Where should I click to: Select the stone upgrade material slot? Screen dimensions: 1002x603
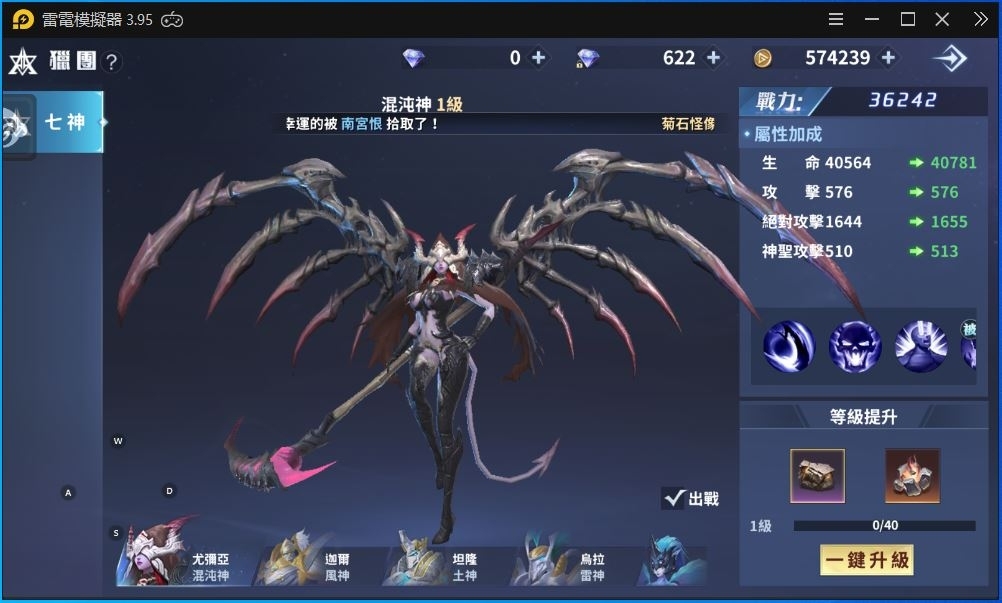[x=817, y=475]
